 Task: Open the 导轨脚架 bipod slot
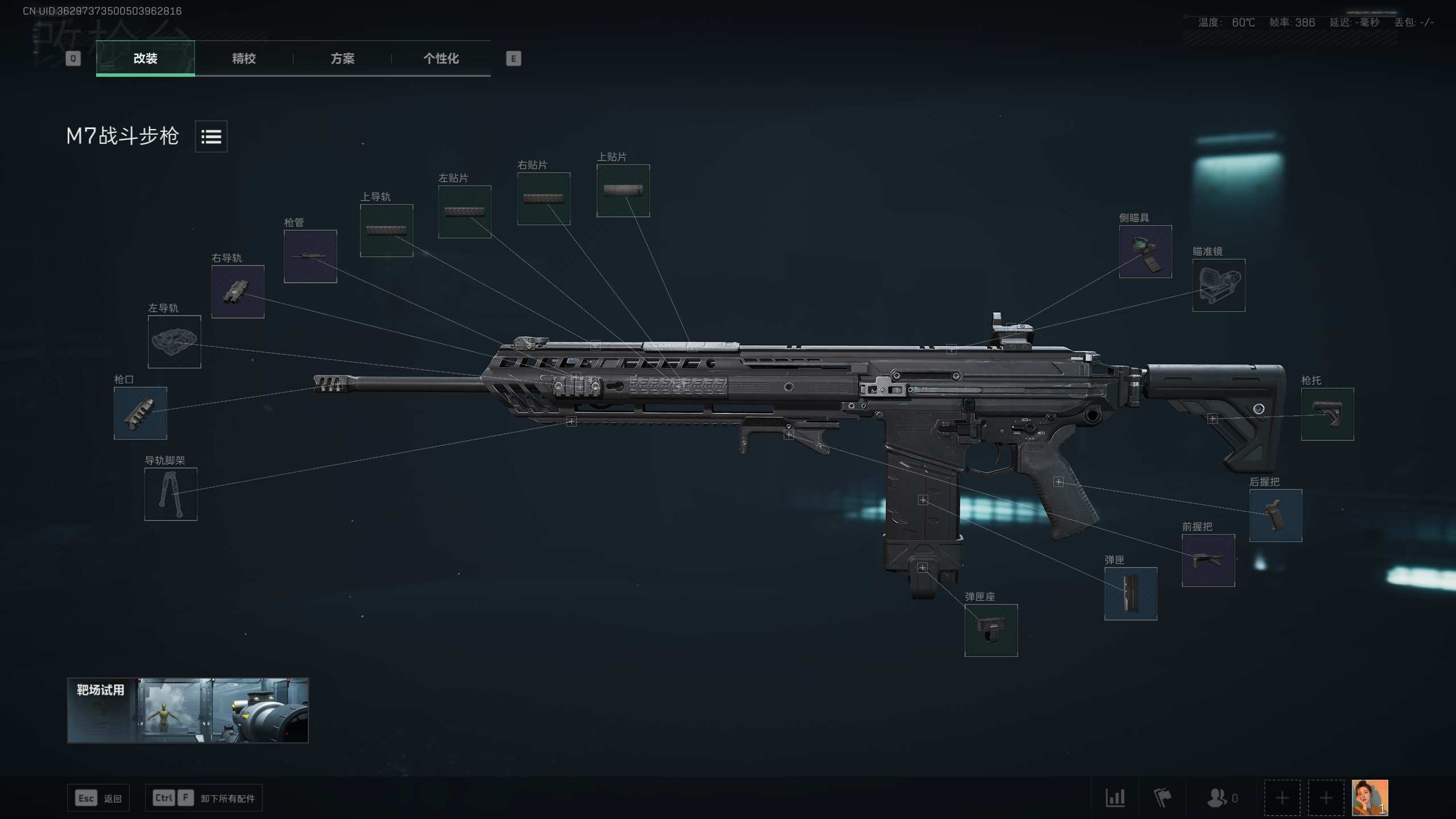click(x=171, y=494)
